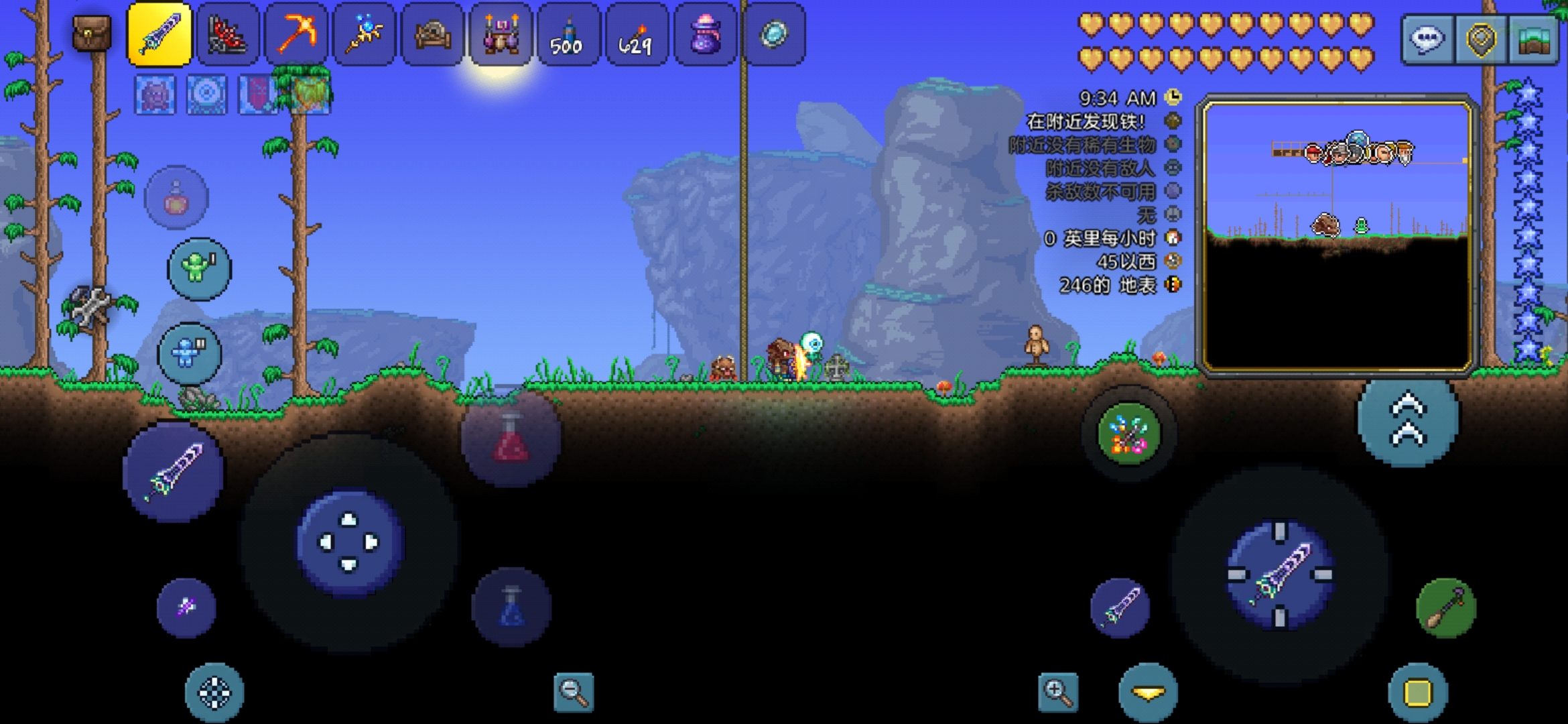Tap the minimap
The width and height of the screenshot is (1568, 724).
[1337, 235]
